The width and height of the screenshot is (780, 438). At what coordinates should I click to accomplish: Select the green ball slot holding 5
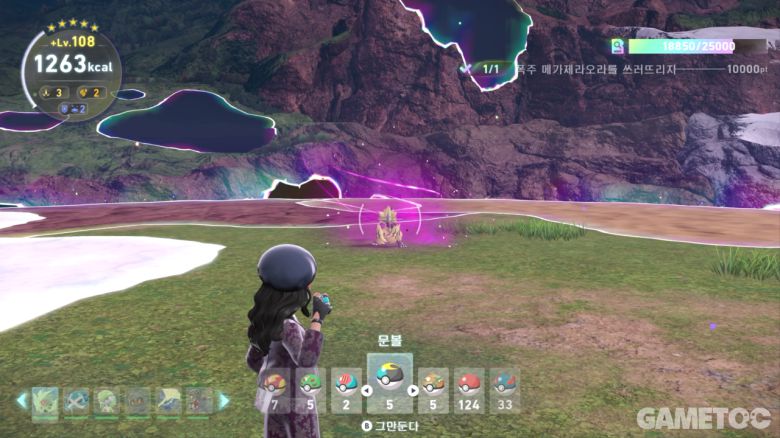(310, 390)
